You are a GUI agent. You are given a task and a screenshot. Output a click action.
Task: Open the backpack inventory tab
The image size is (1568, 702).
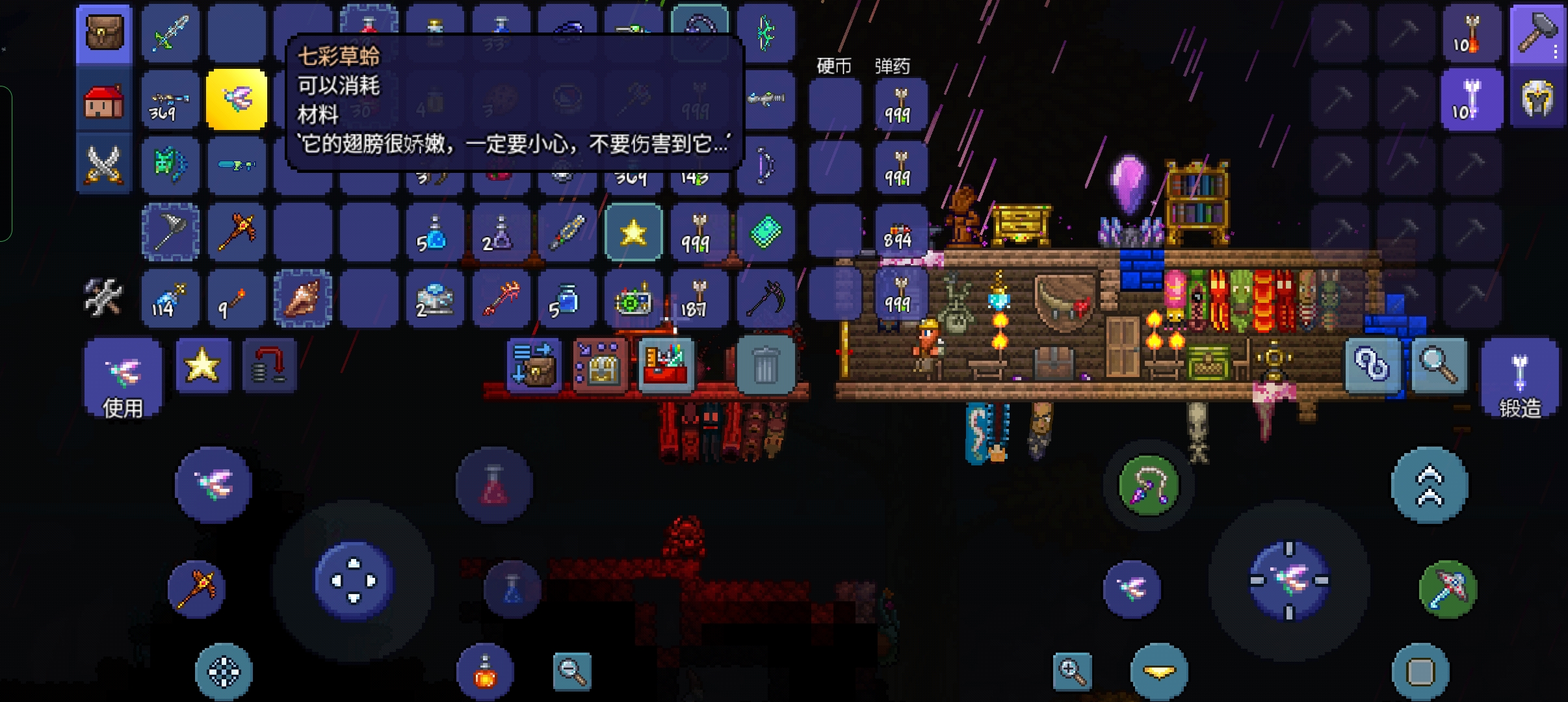(104, 34)
